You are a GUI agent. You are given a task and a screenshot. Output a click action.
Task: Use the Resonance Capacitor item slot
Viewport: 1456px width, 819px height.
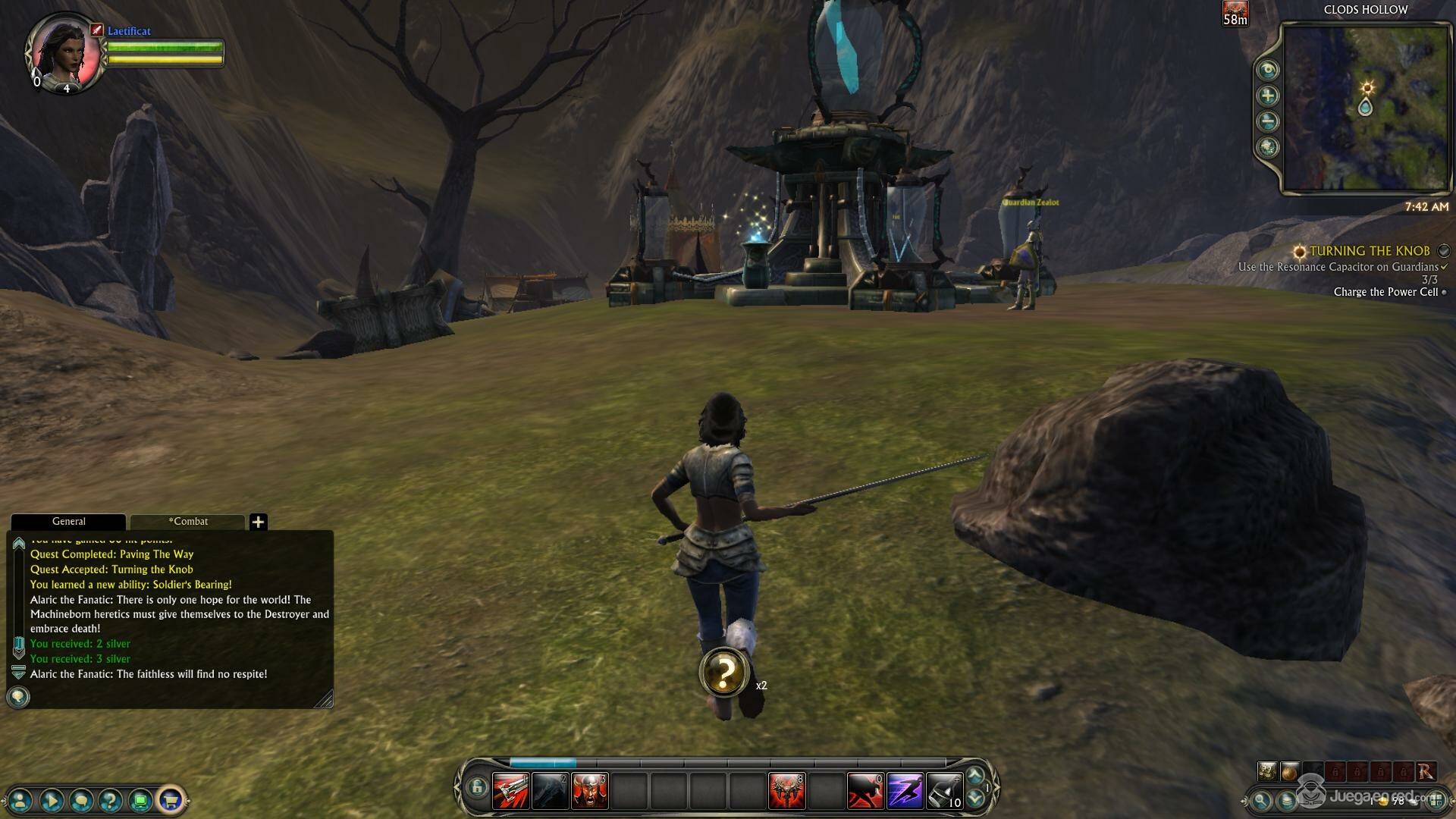pyautogui.click(x=944, y=791)
